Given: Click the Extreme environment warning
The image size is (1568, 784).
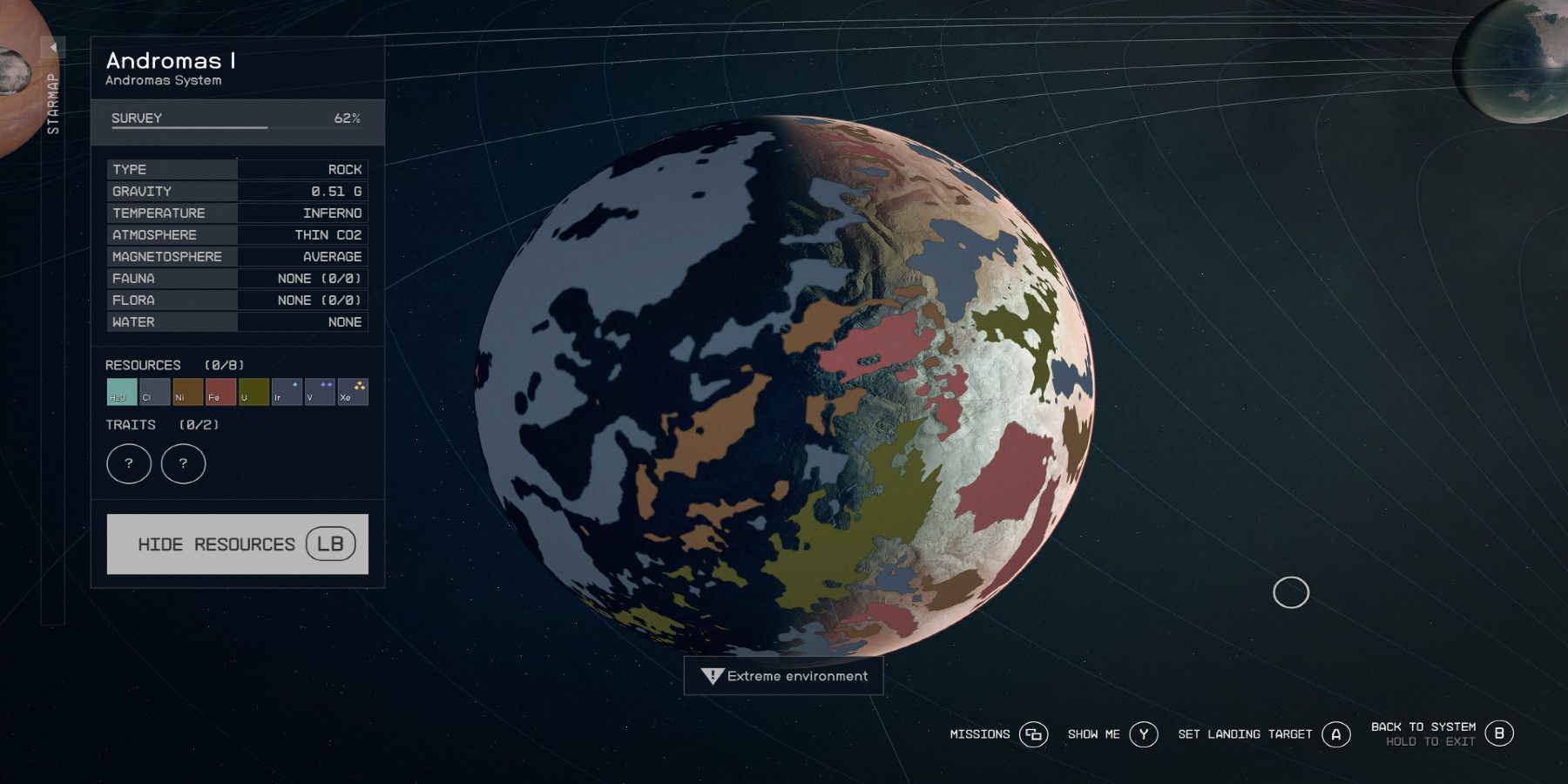Looking at the screenshot, I should [783, 676].
